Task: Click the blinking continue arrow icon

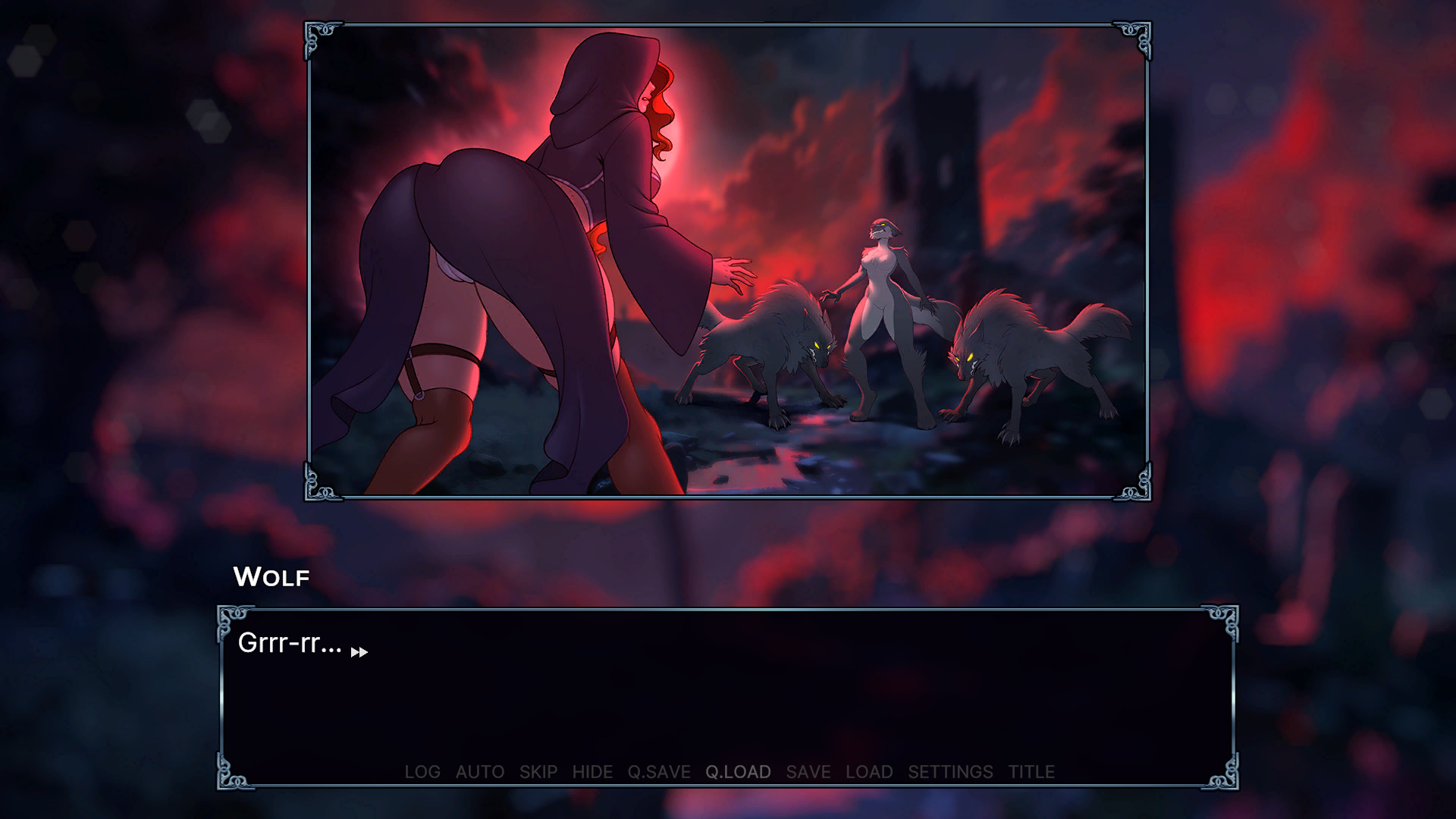Action: [x=359, y=651]
